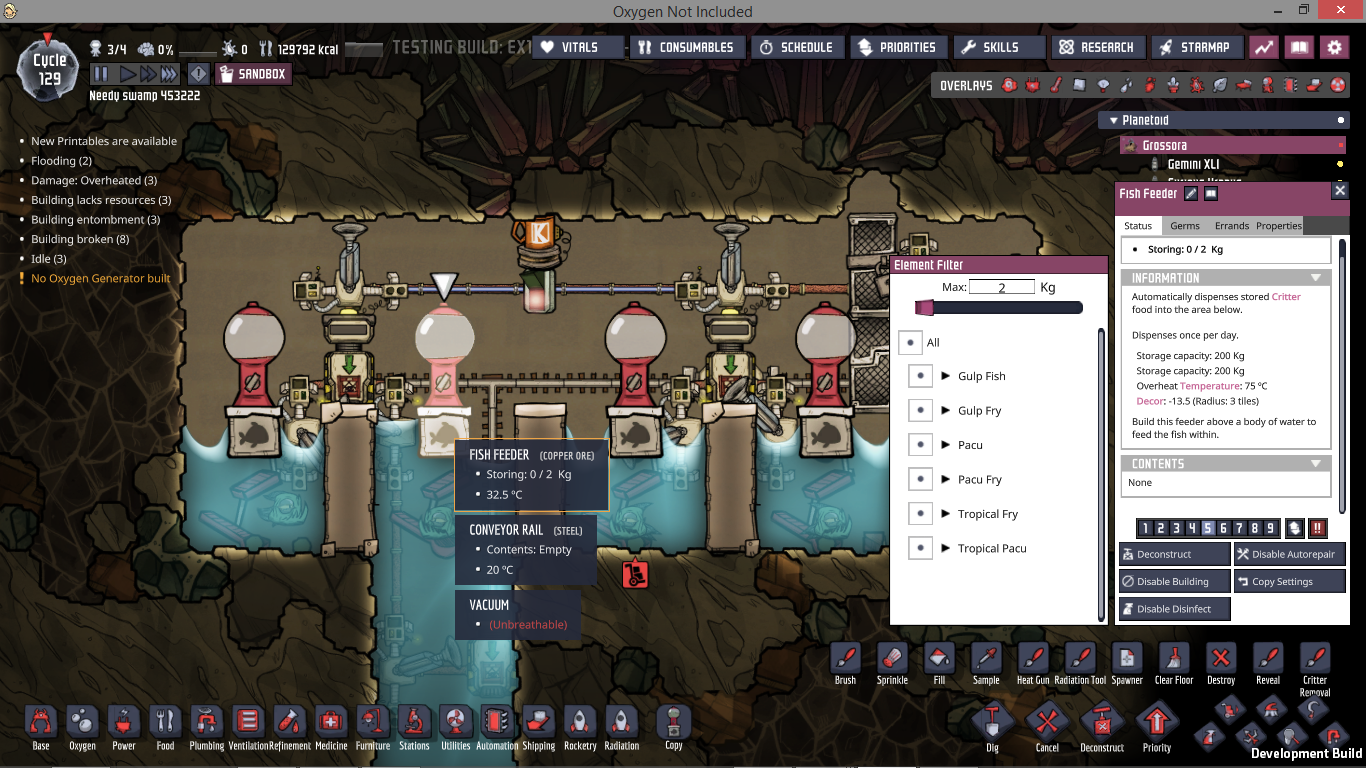
Task: Toggle the Sandbox mode button
Action: click(x=253, y=74)
